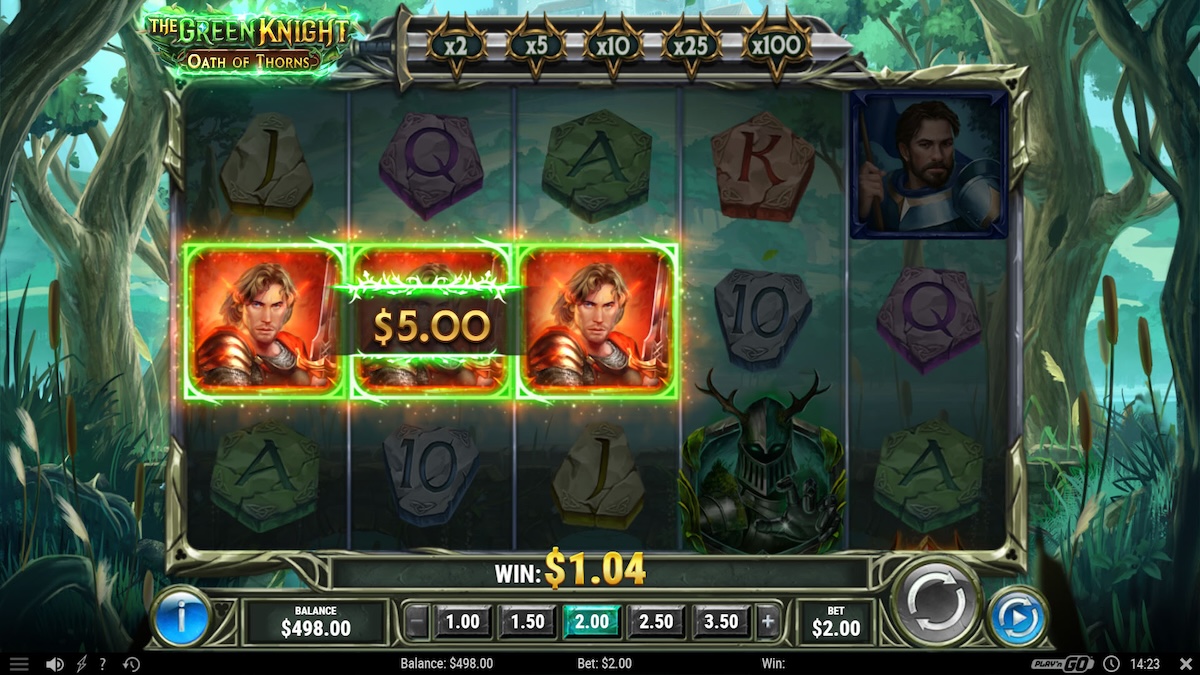
Task: Choose the 1.50 bet amount
Action: click(527, 622)
